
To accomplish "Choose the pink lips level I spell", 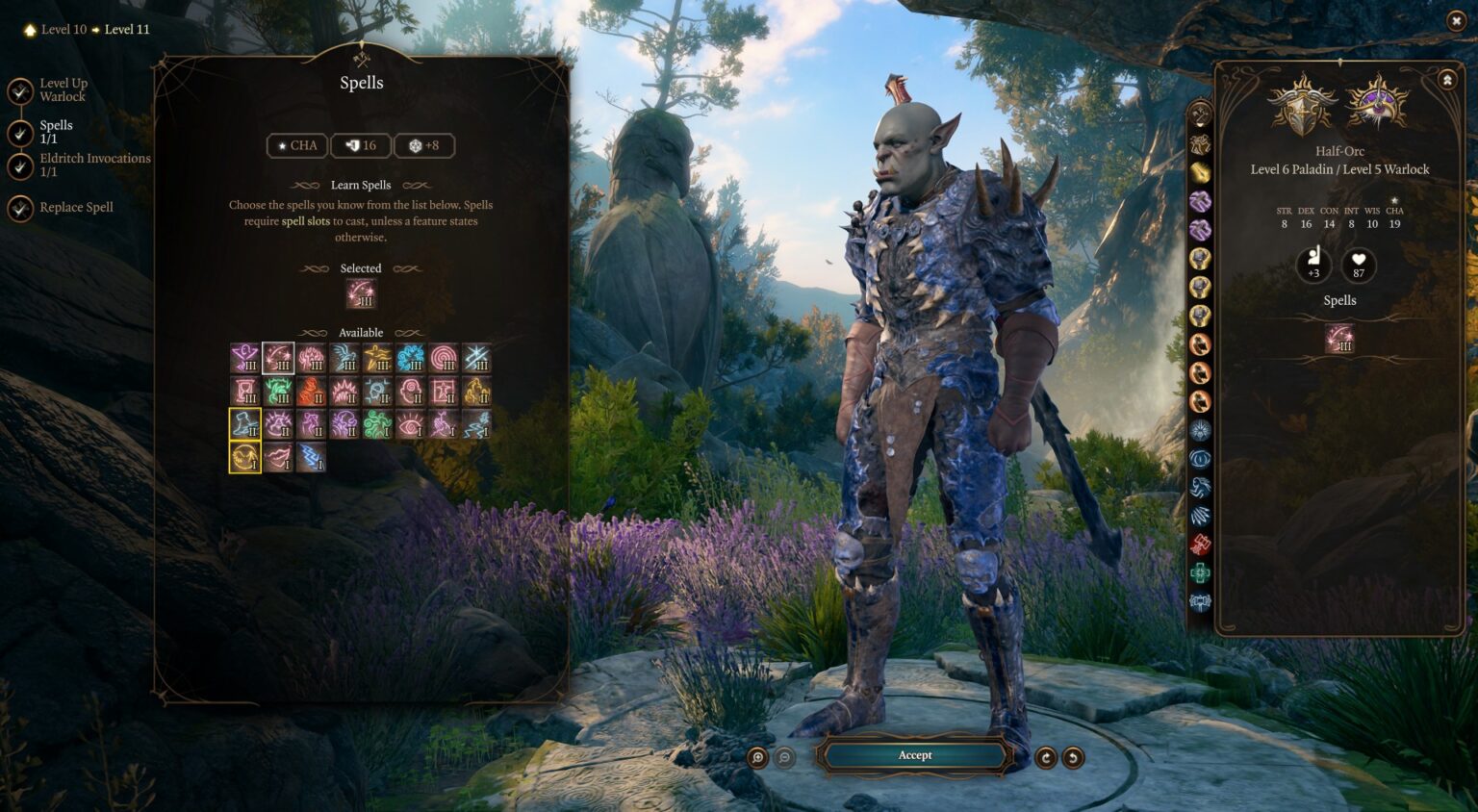I will point(279,457).
